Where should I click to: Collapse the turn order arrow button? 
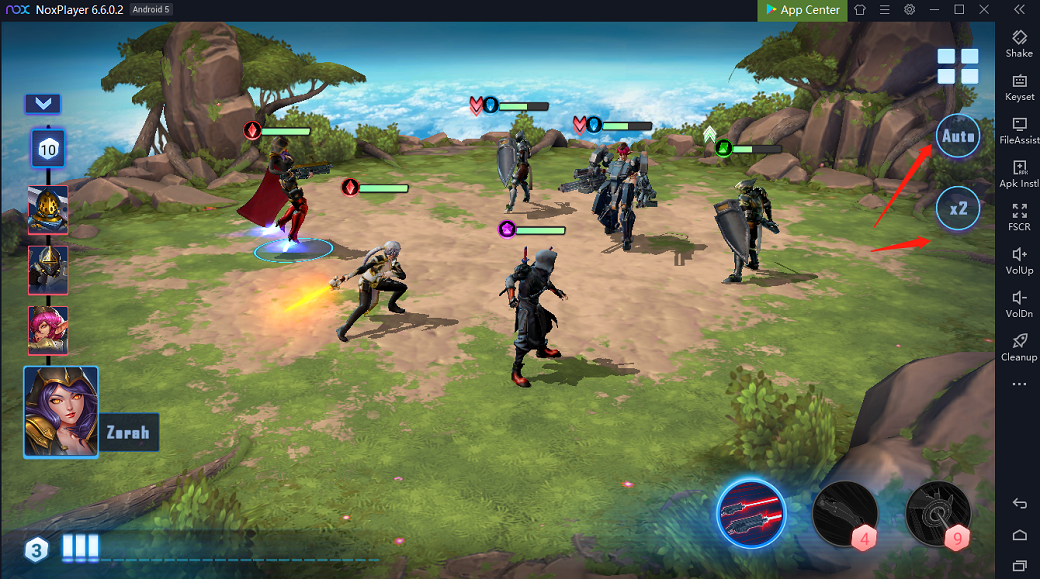pyautogui.click(x=43, y=103)
